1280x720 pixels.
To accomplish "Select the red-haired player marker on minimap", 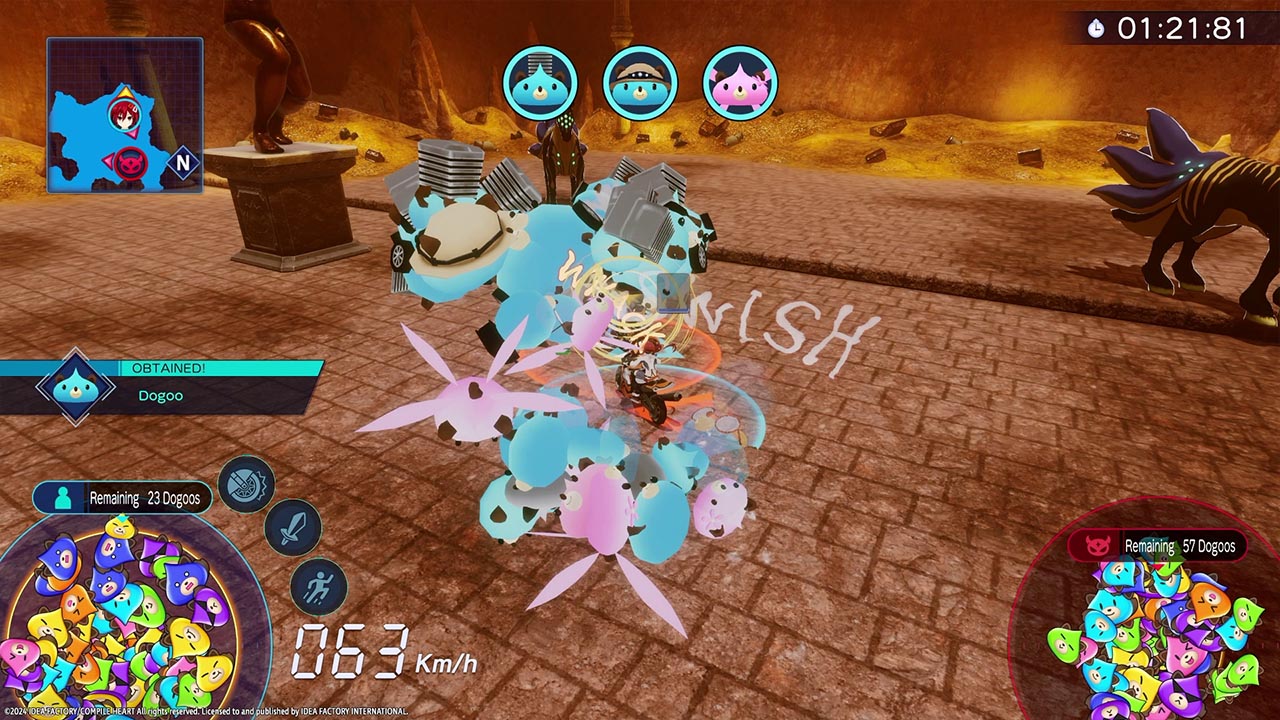I will tap(125, 114).
